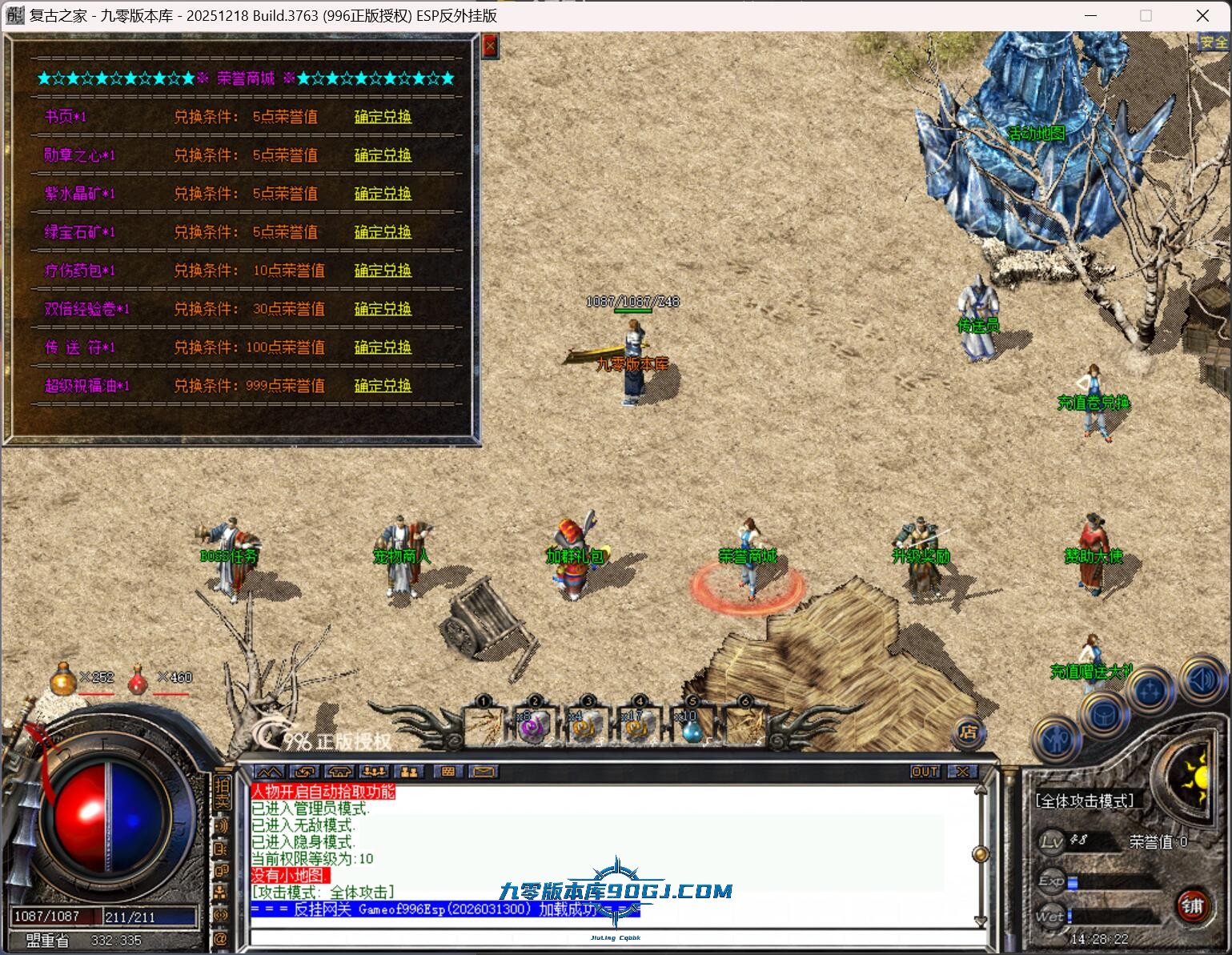
Task: Click the OUT button on chat bar
Action: [925, 772]
